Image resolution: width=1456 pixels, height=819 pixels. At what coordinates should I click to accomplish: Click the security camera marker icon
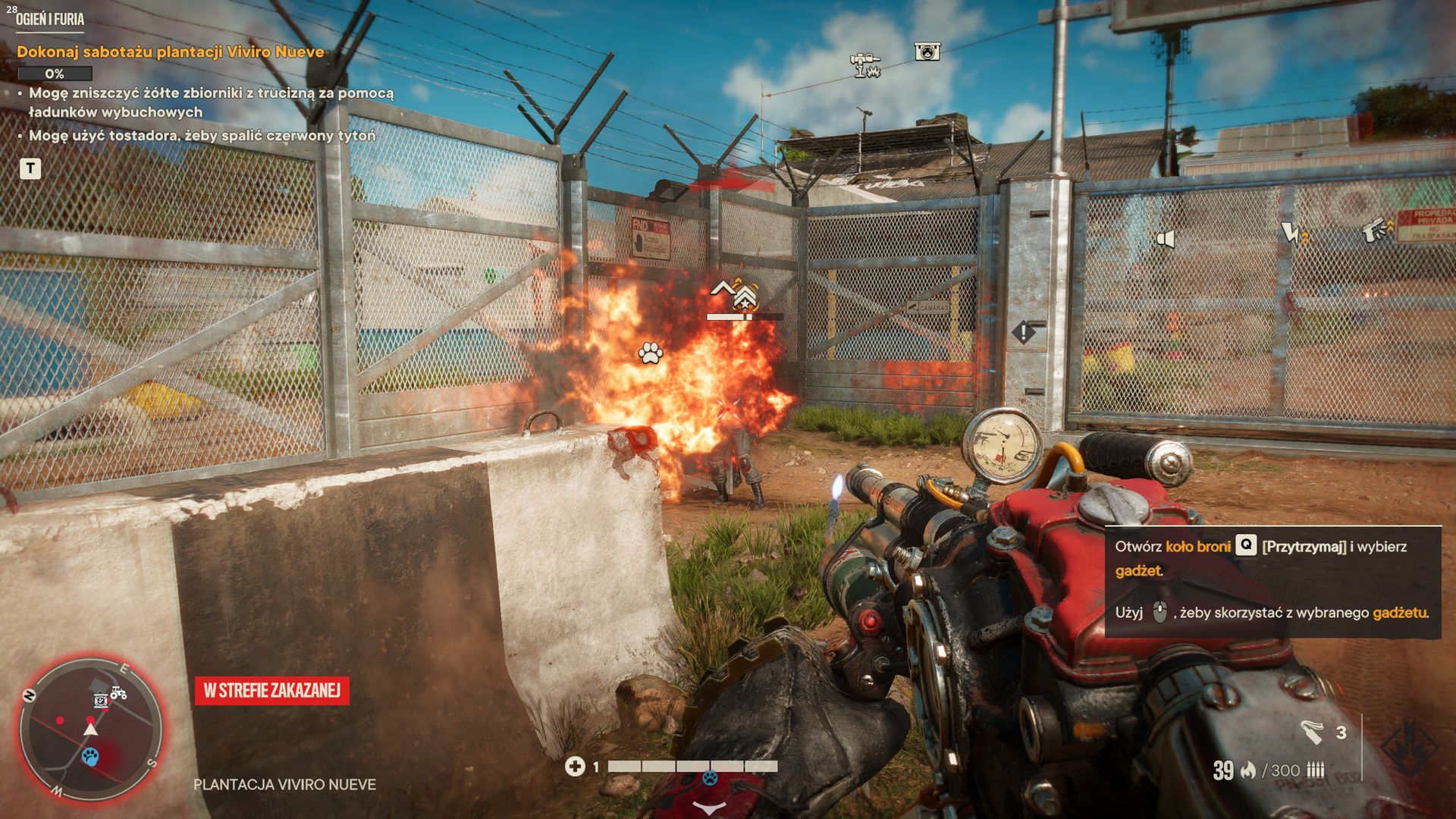pos(927,51)
